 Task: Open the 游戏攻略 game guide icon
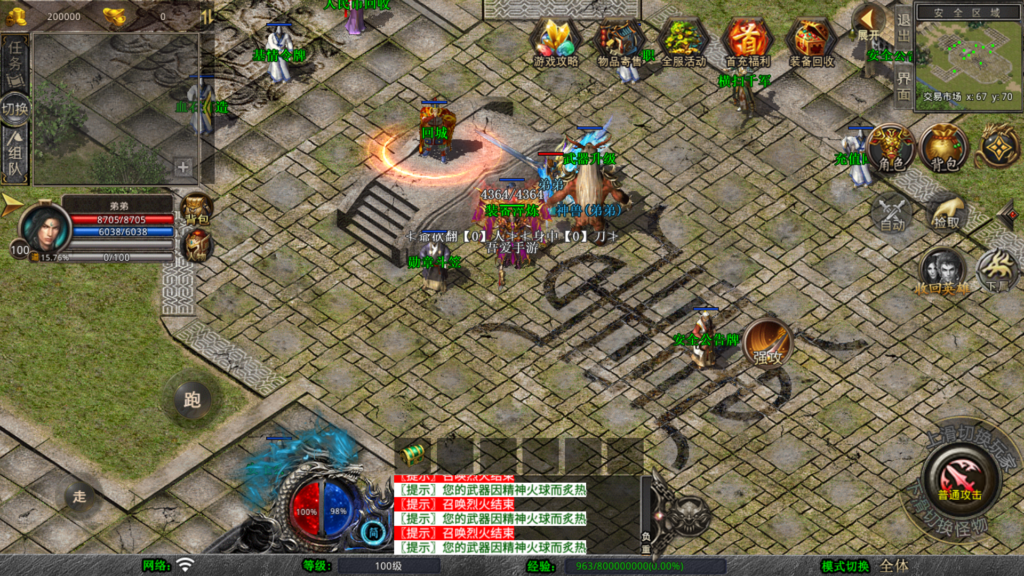pyautogui.click(x=556, y=41)
